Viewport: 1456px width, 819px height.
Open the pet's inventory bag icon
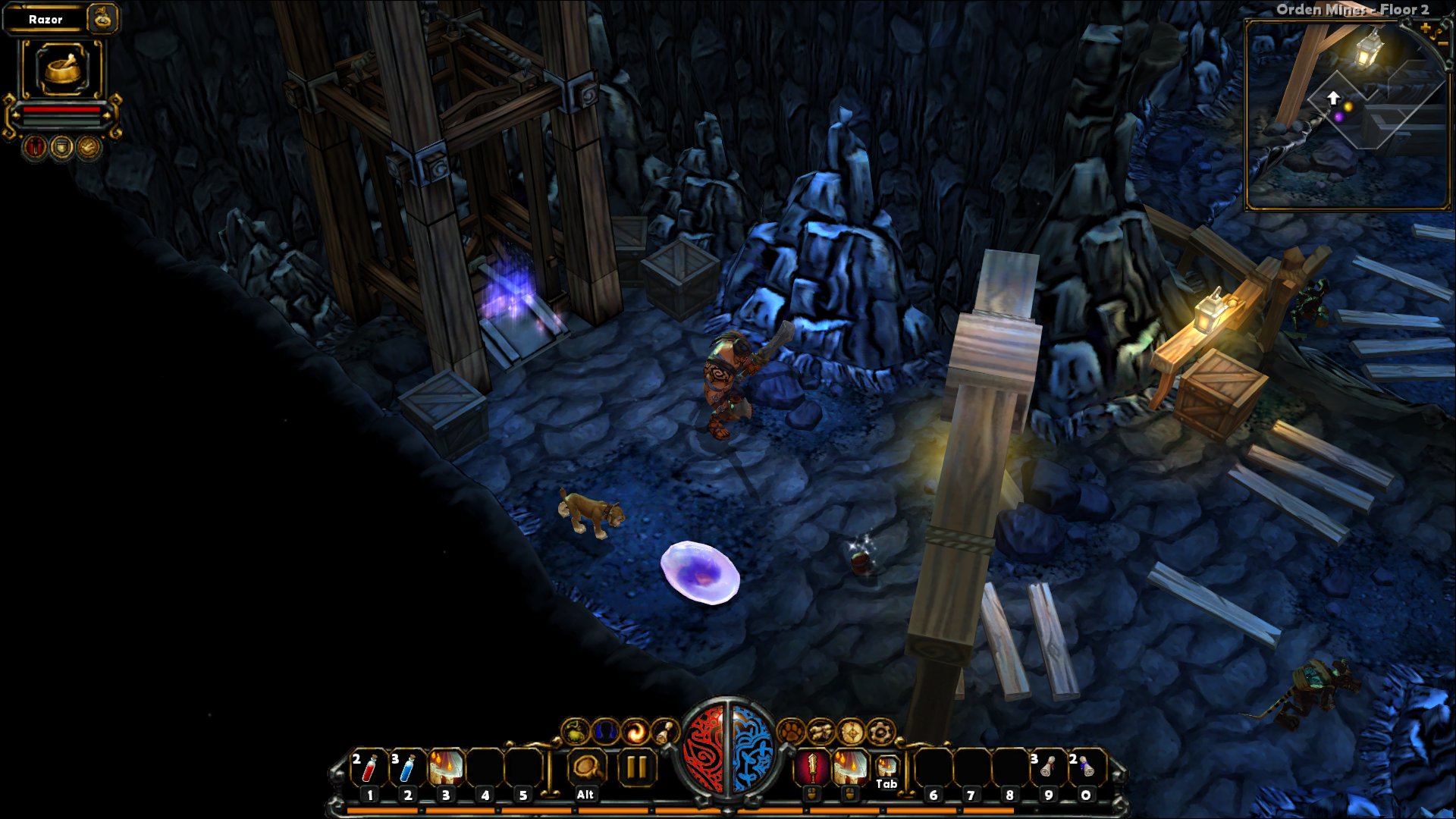pos(102,19)
